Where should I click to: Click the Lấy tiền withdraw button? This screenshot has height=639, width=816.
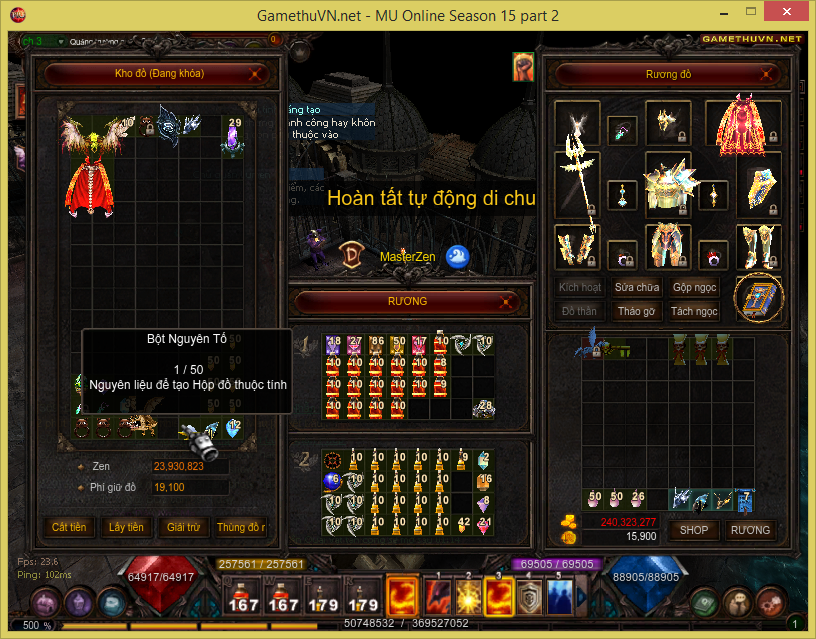click(126, 527)
